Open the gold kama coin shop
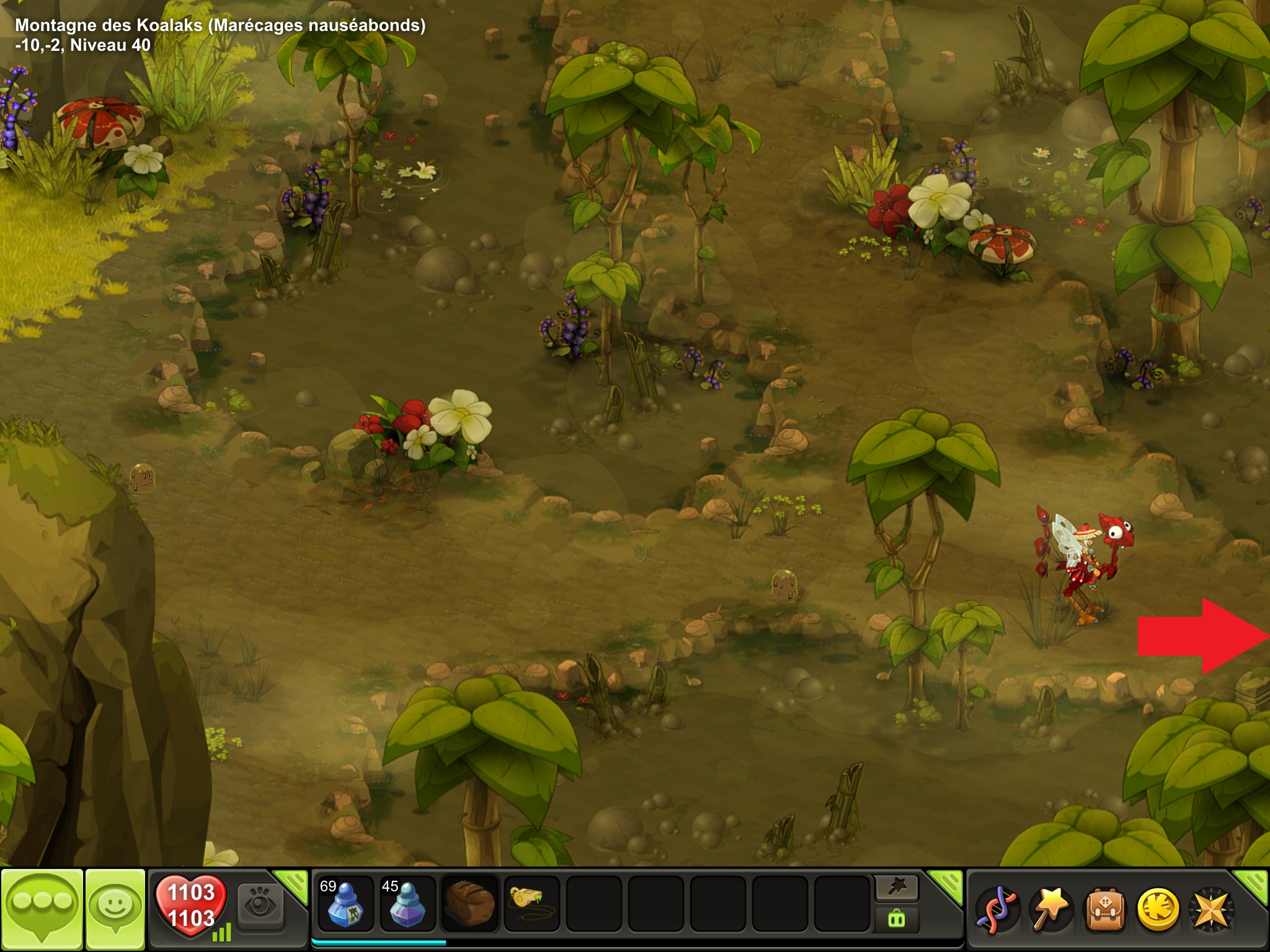The width and height of the screenshot is (1270, 952). click(1157, 909)
